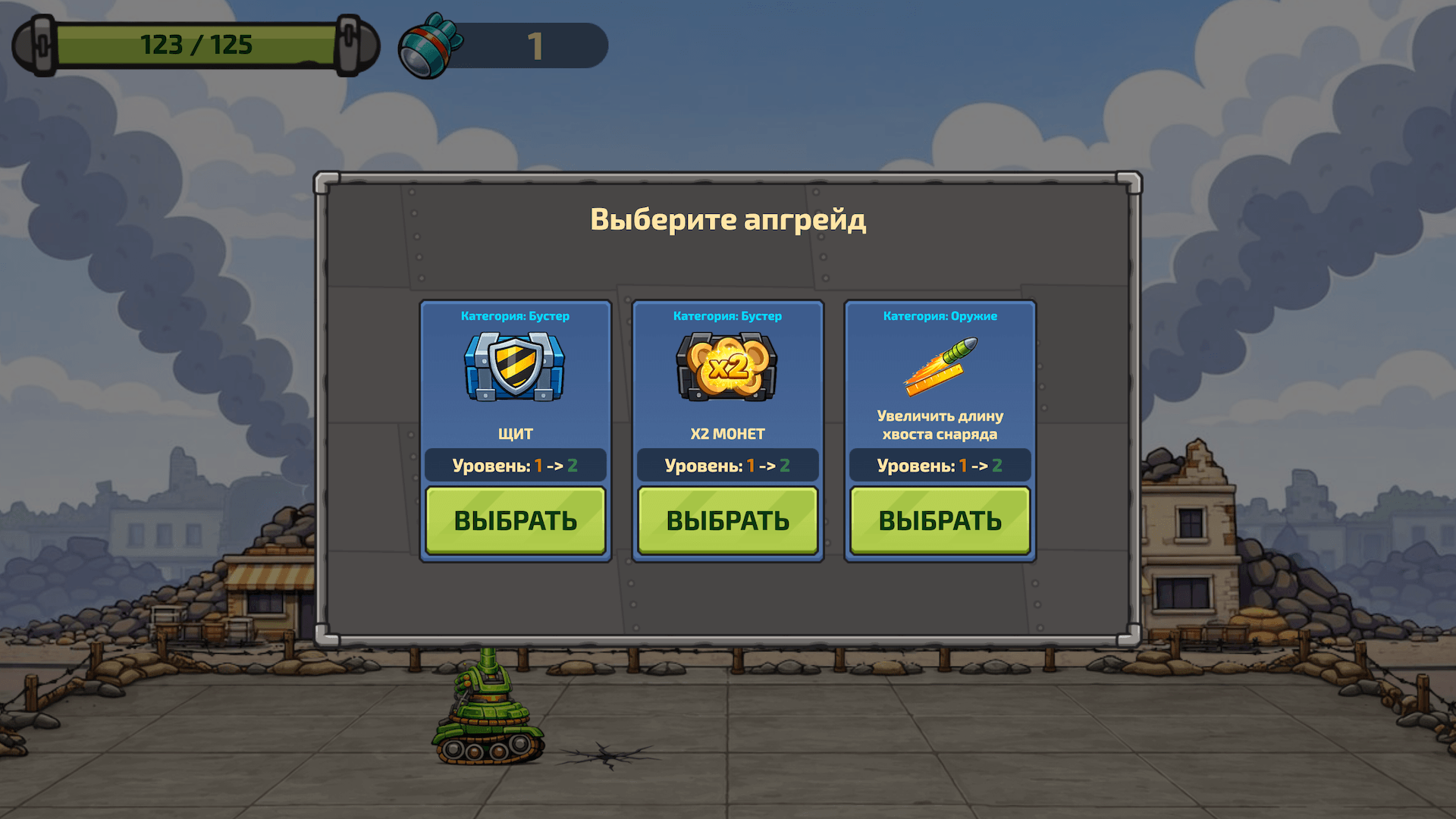This screenshot has height=819, width=1456.
Task: Click the Категория: Бустер label on shield card
Action: tap(516, 316)
